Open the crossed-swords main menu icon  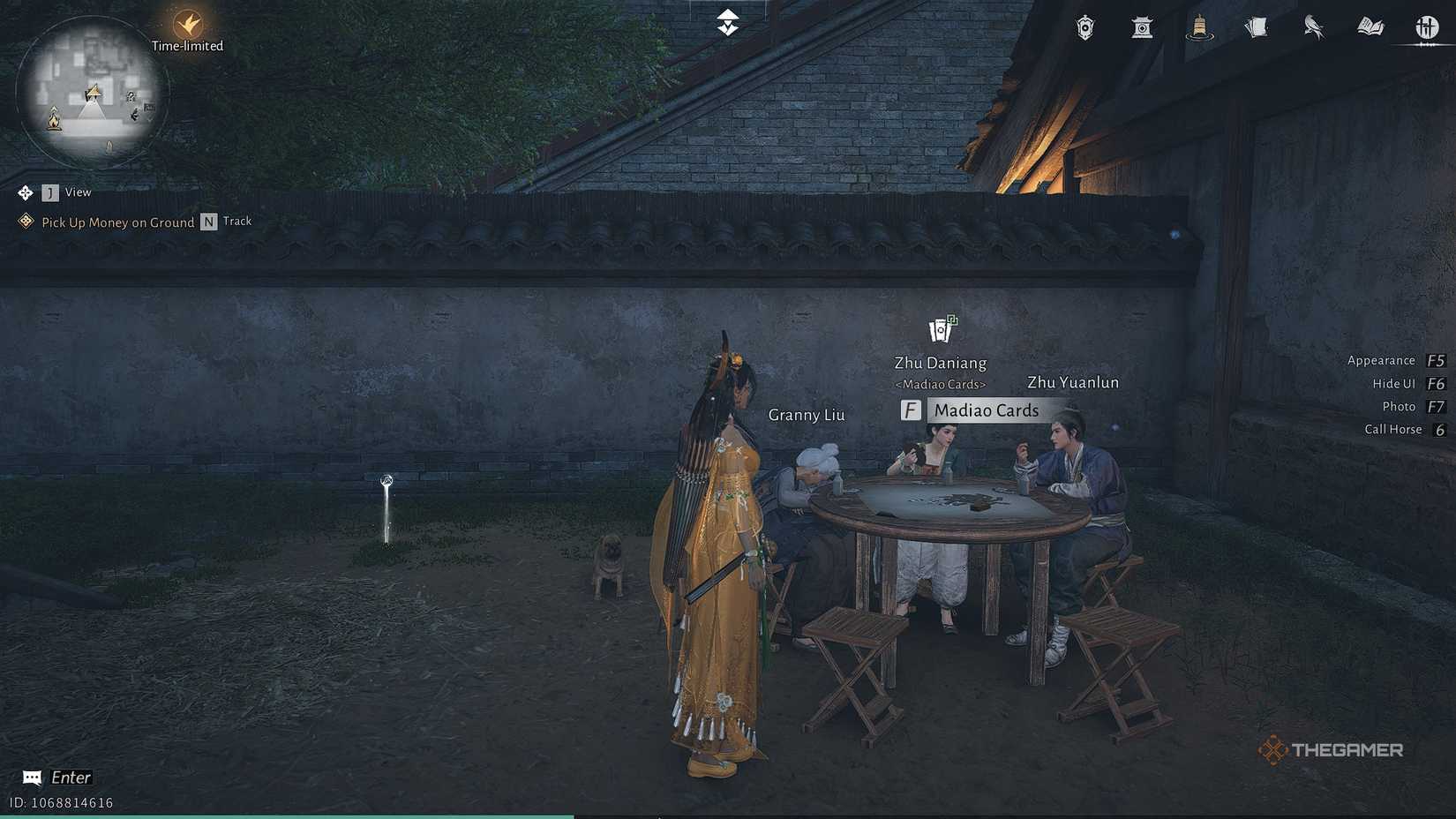[1427, 27]
